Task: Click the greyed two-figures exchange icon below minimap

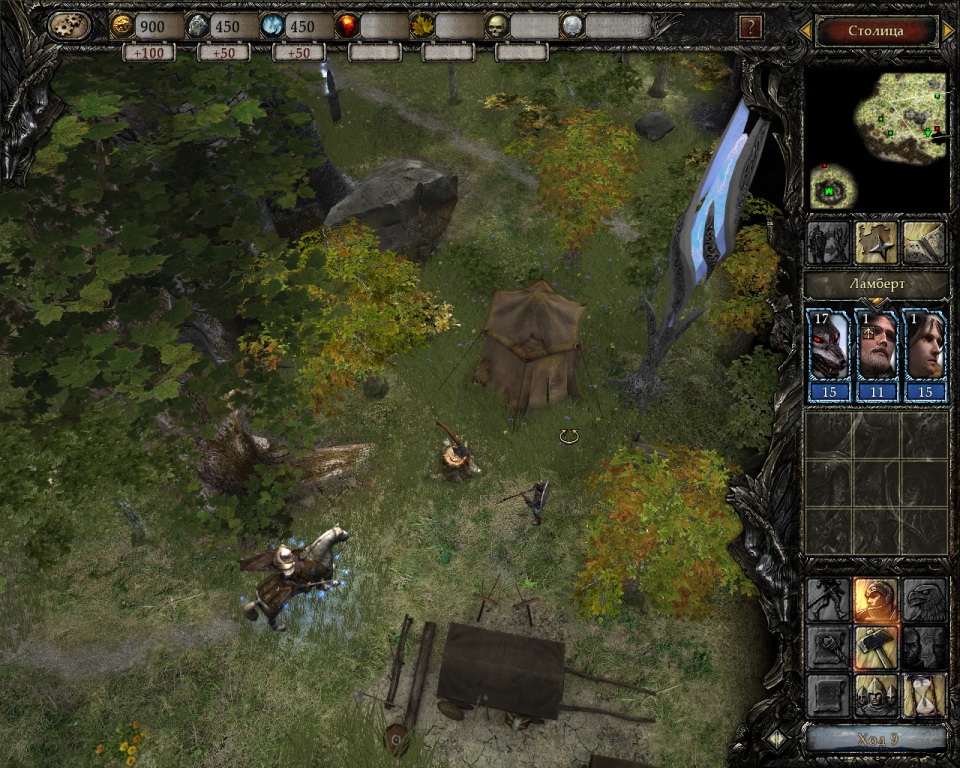Action: (828, 243)
